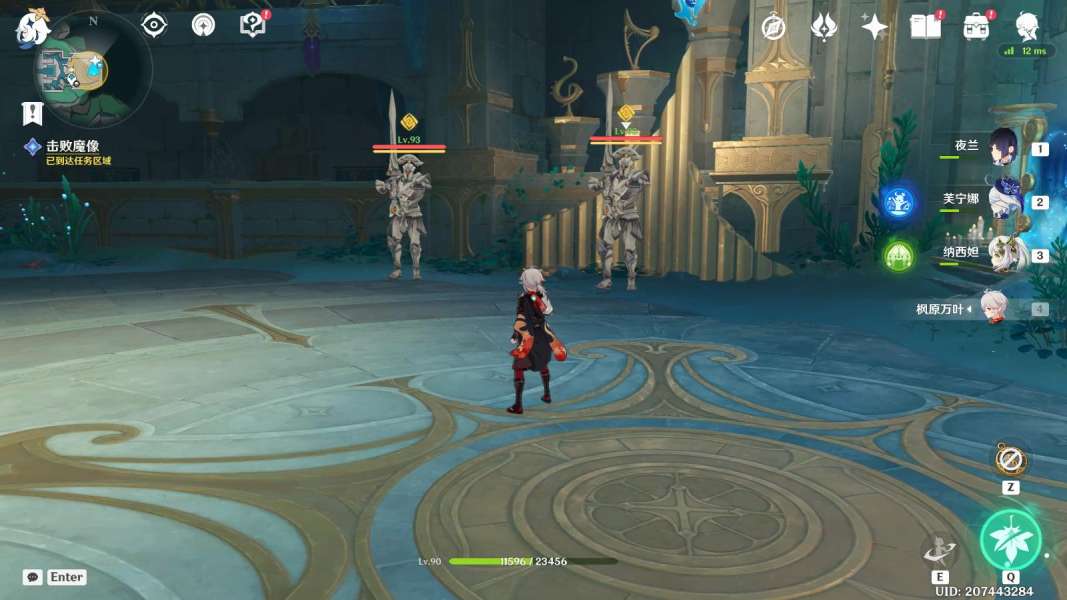Image resolution: width=1067 pixels, height=600 pixels.
Task: Open the Paimon main menu
Action: pos(32,28)
